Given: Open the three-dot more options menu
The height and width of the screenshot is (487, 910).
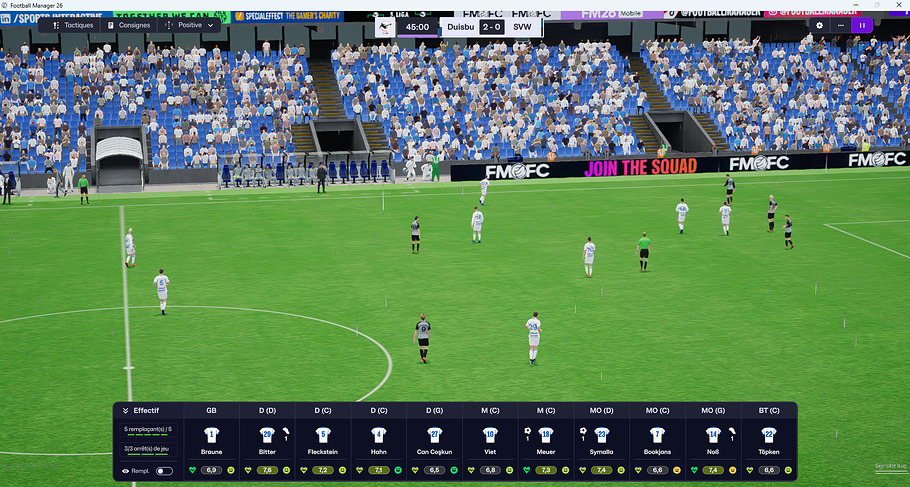Looking at the screenshot, I should 841,25.
